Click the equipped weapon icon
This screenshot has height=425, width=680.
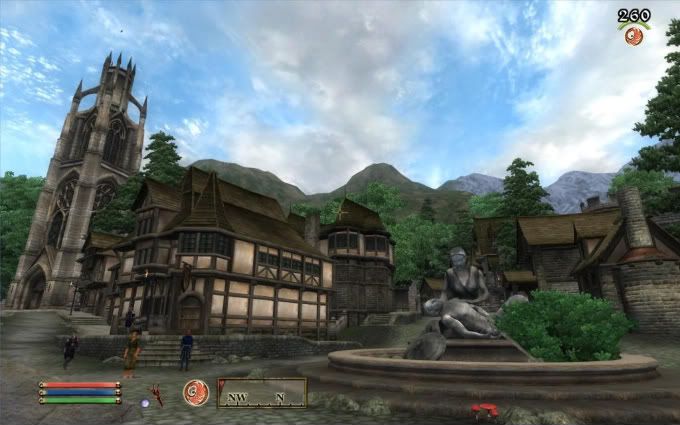click(156, 394)
